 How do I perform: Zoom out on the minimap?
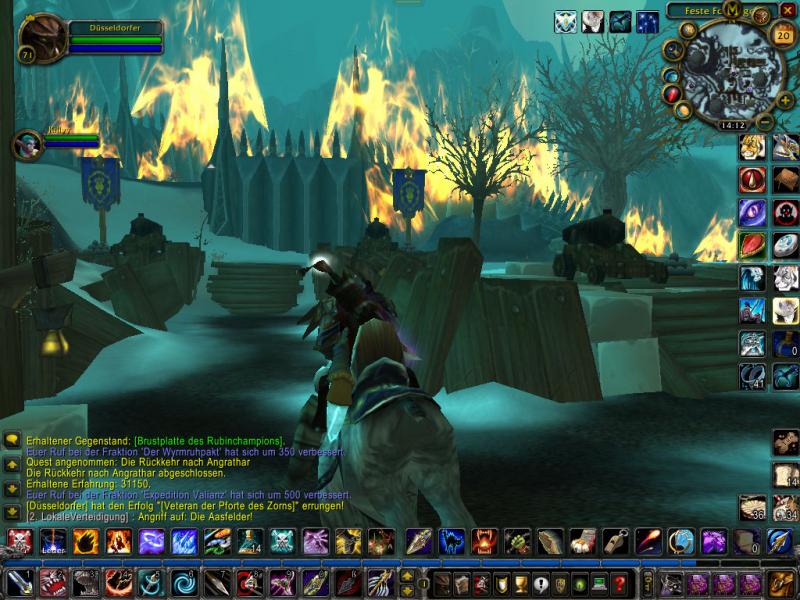765,122
